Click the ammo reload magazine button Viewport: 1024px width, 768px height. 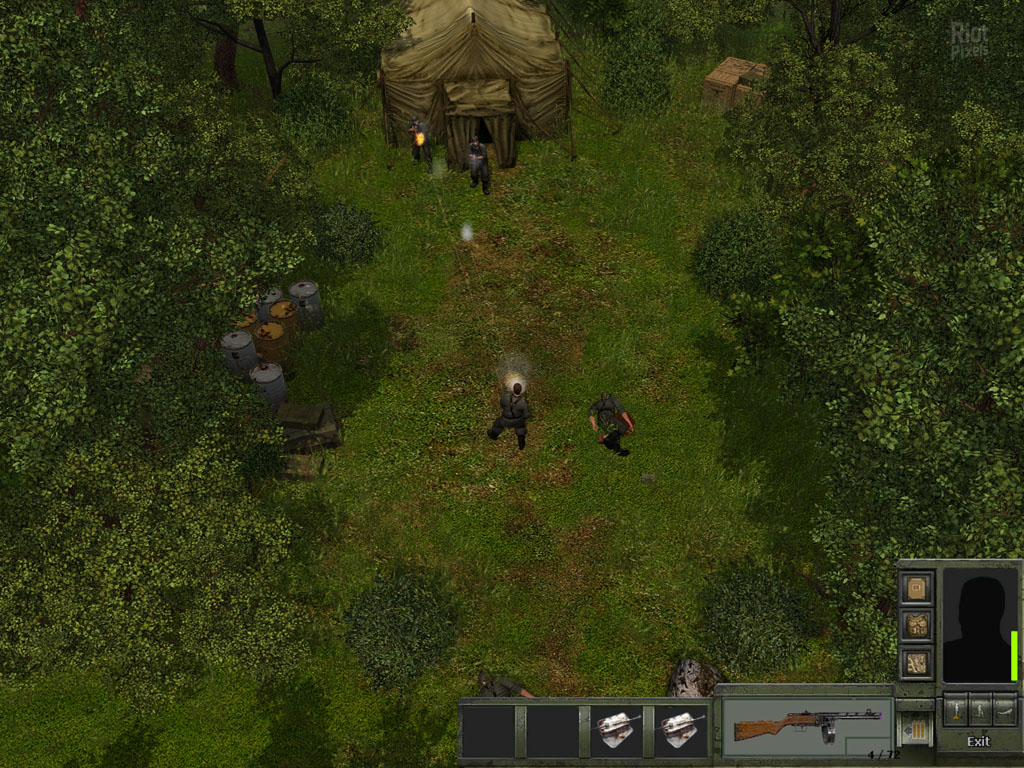pos(915,730)
